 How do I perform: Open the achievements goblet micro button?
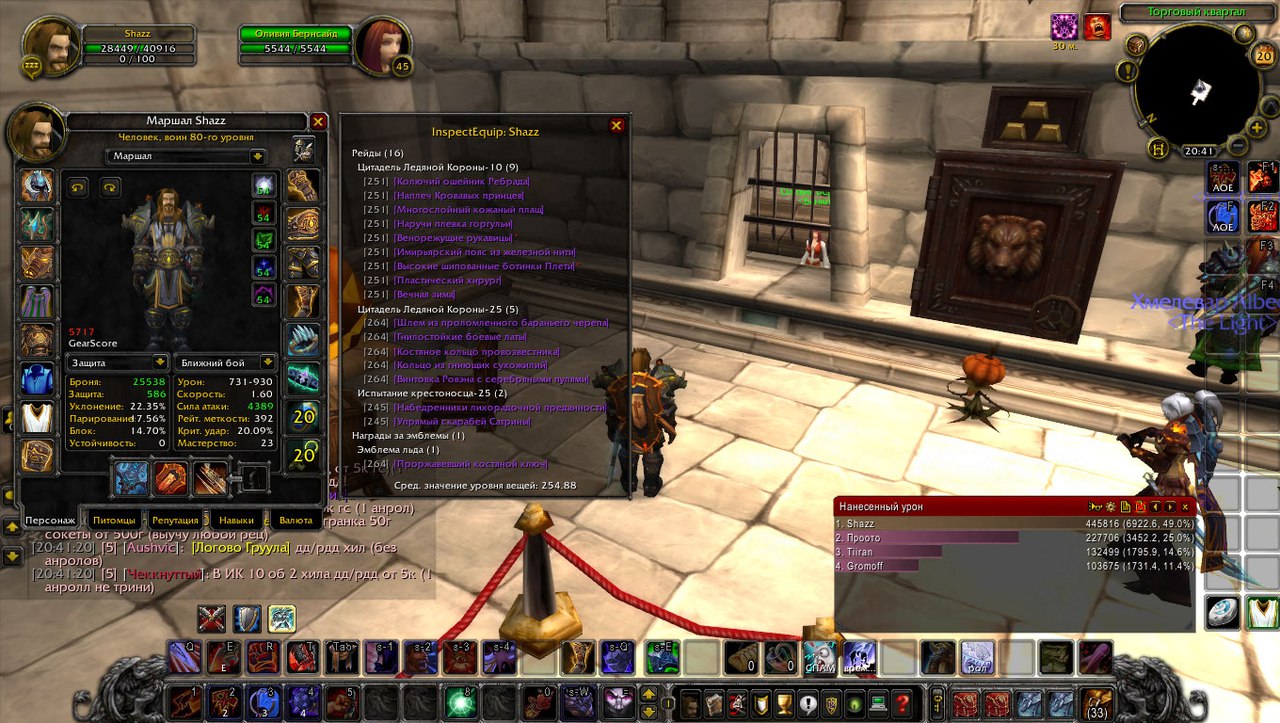click(784, 702)
